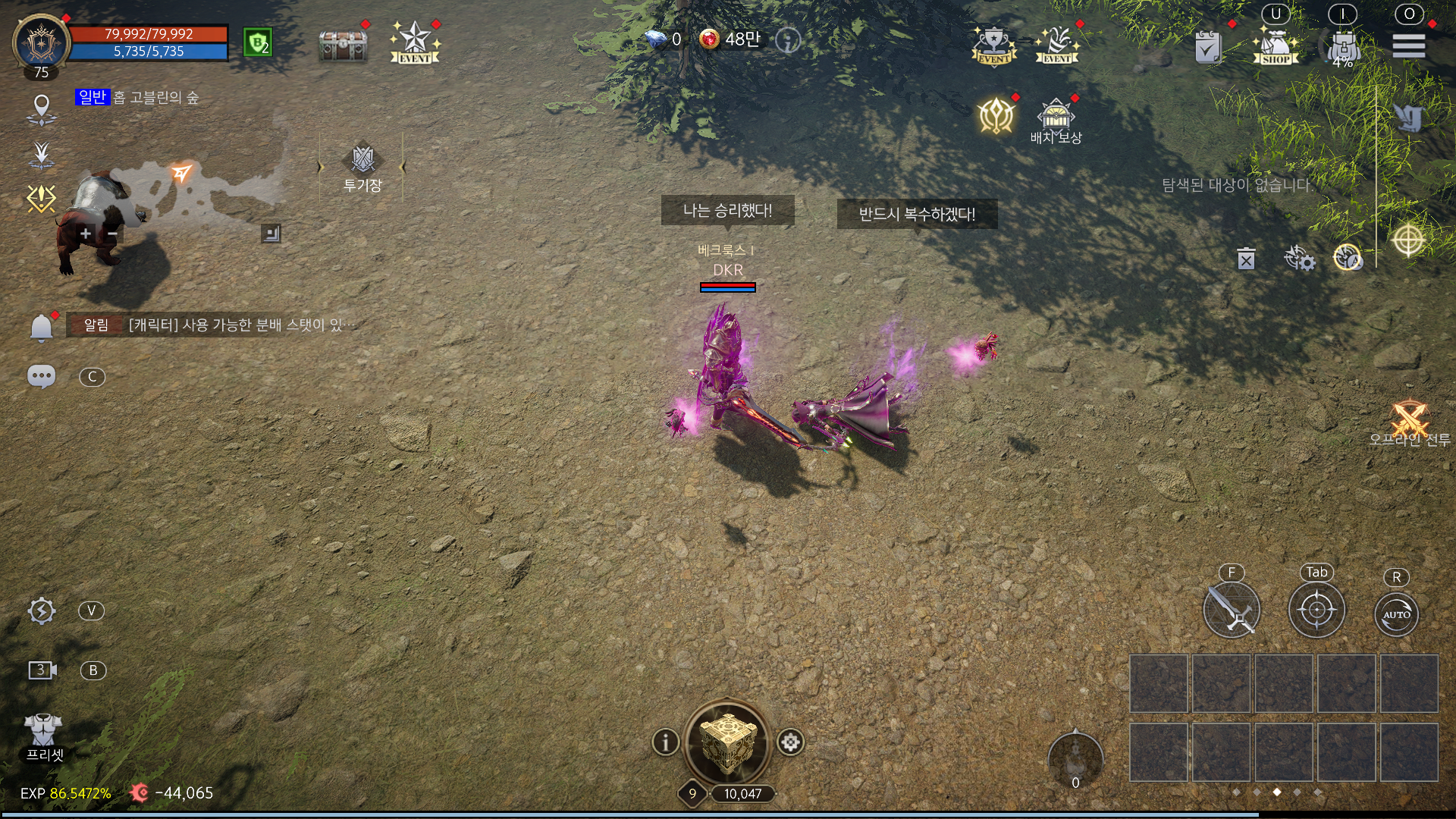The height and width of the screenshot is (819, 1456).
Task: Open the chat bubble icon
Action: 41,377
